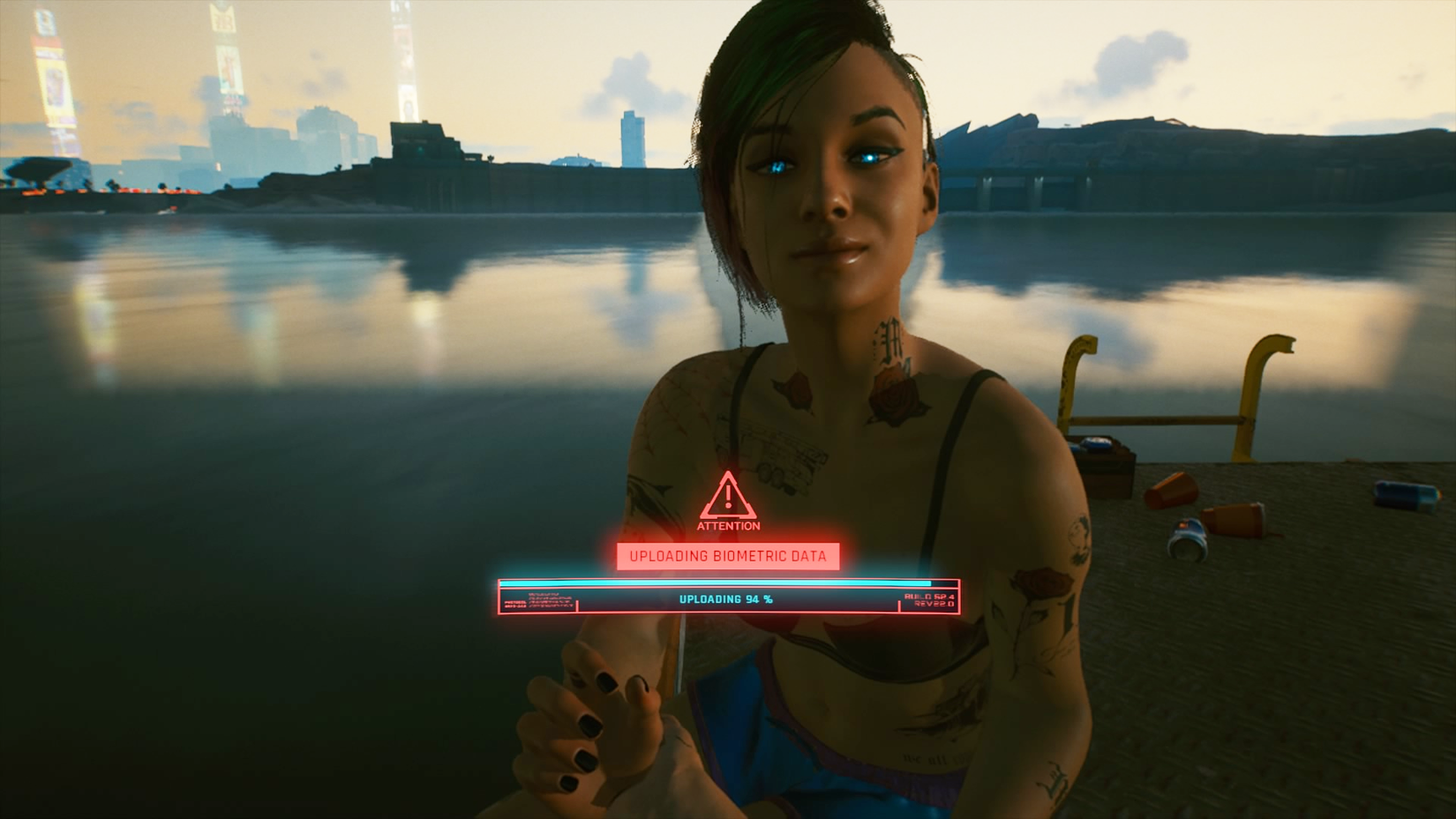1456x819 pixels.
Task: Click the can beside the boombox
Action: coord(1096,444)
